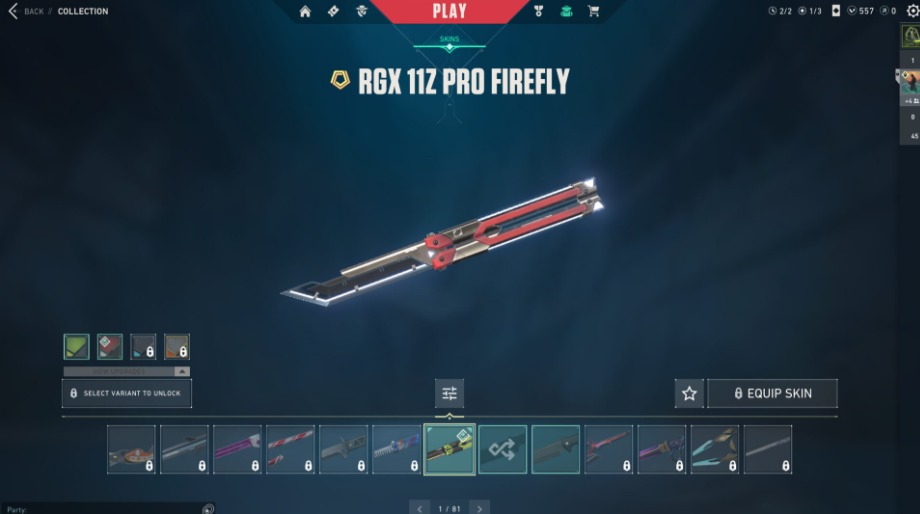Viewport: 920px width, 514px height.
Task: Select the teal twin-blade skin thumbnail
Action: [714, 449]
